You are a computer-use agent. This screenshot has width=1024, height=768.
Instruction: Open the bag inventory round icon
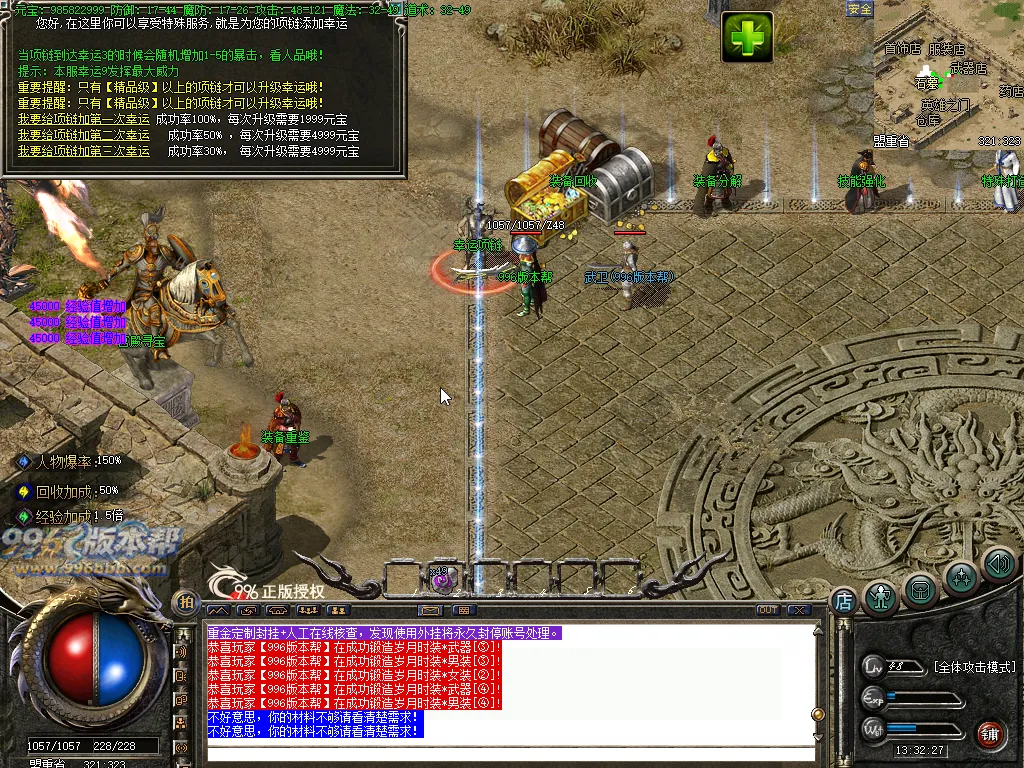921,589
